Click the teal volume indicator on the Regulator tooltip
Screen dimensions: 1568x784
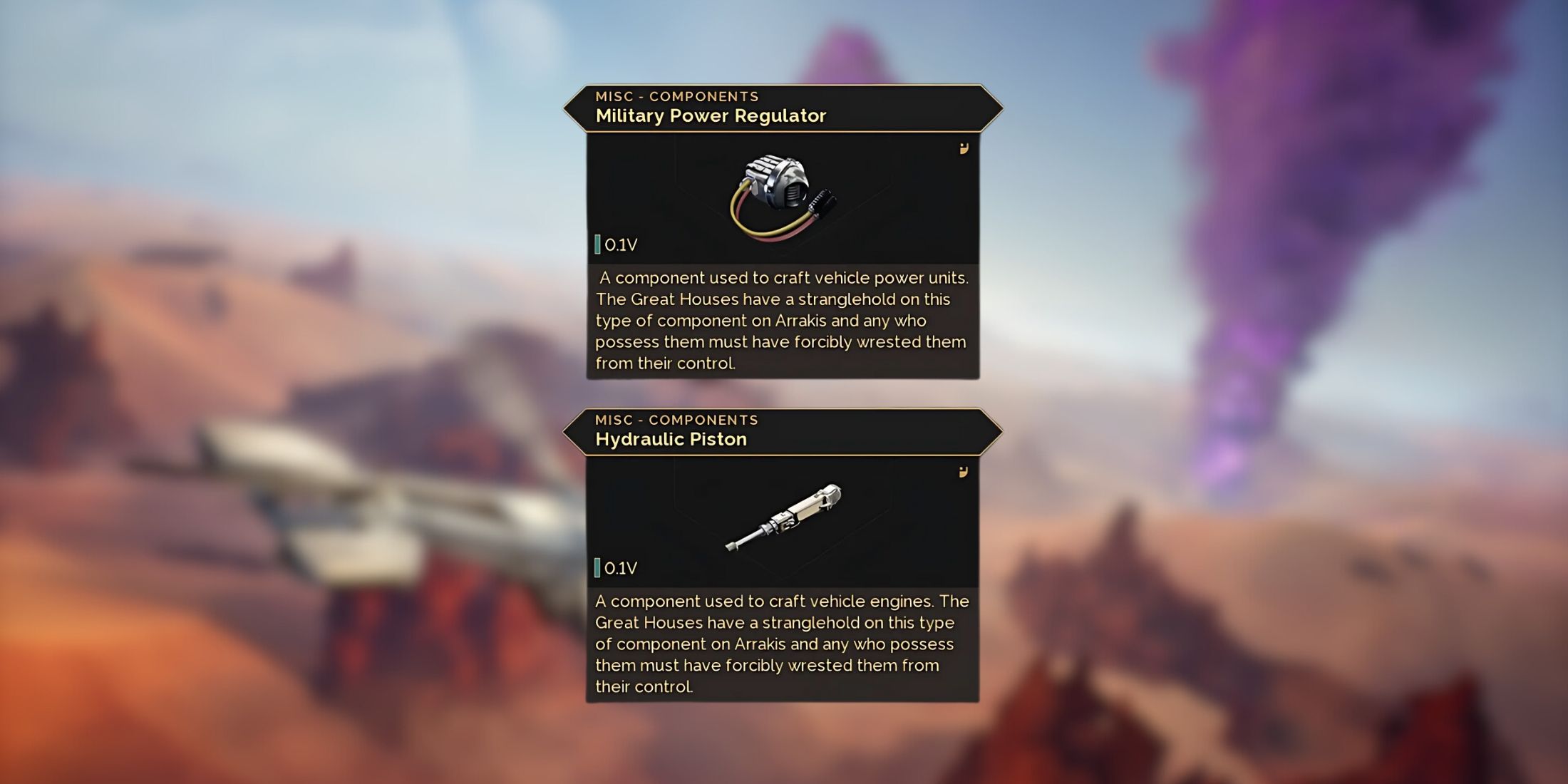point(597,244)
